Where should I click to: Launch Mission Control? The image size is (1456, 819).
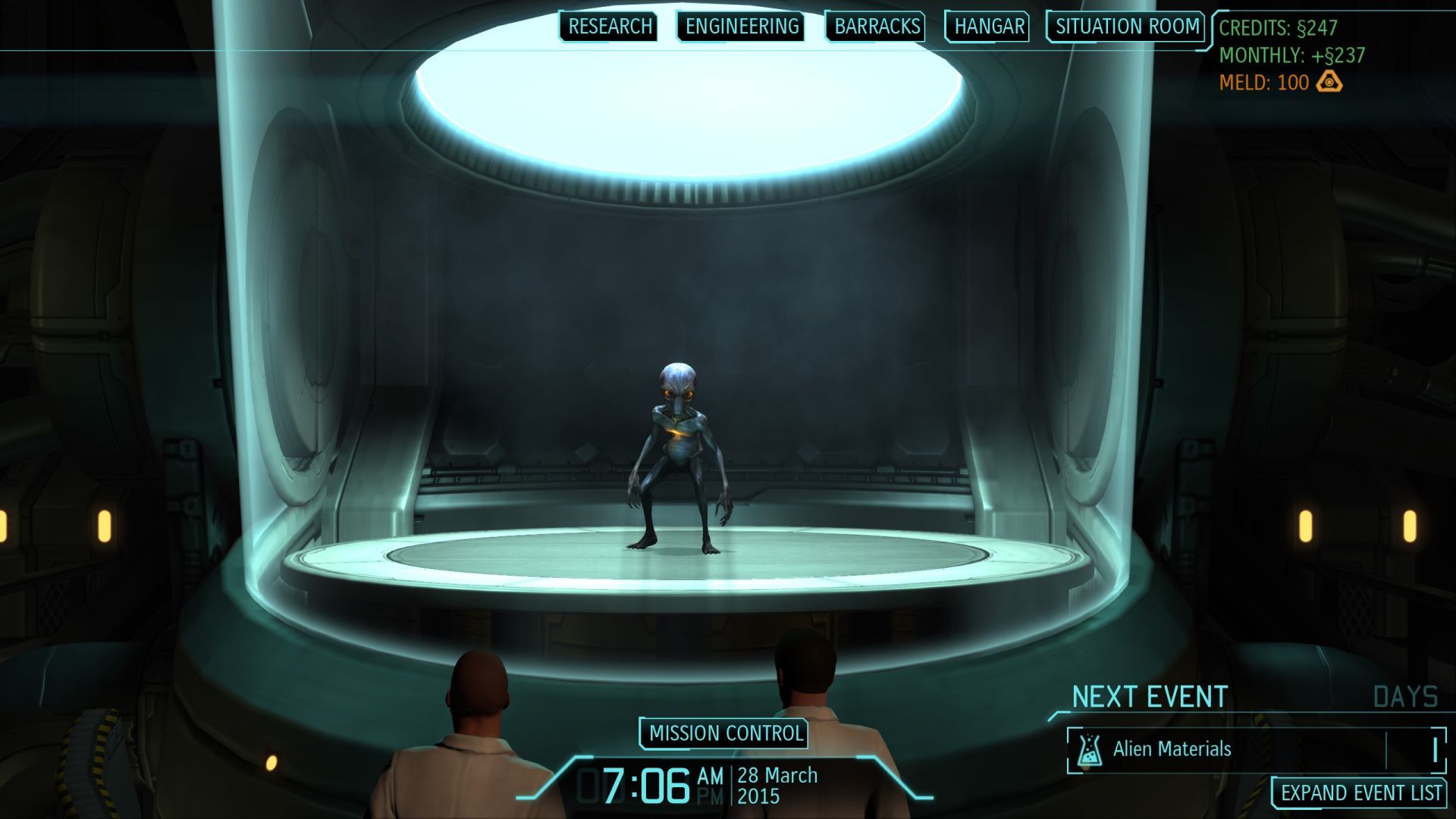[725, 733]
